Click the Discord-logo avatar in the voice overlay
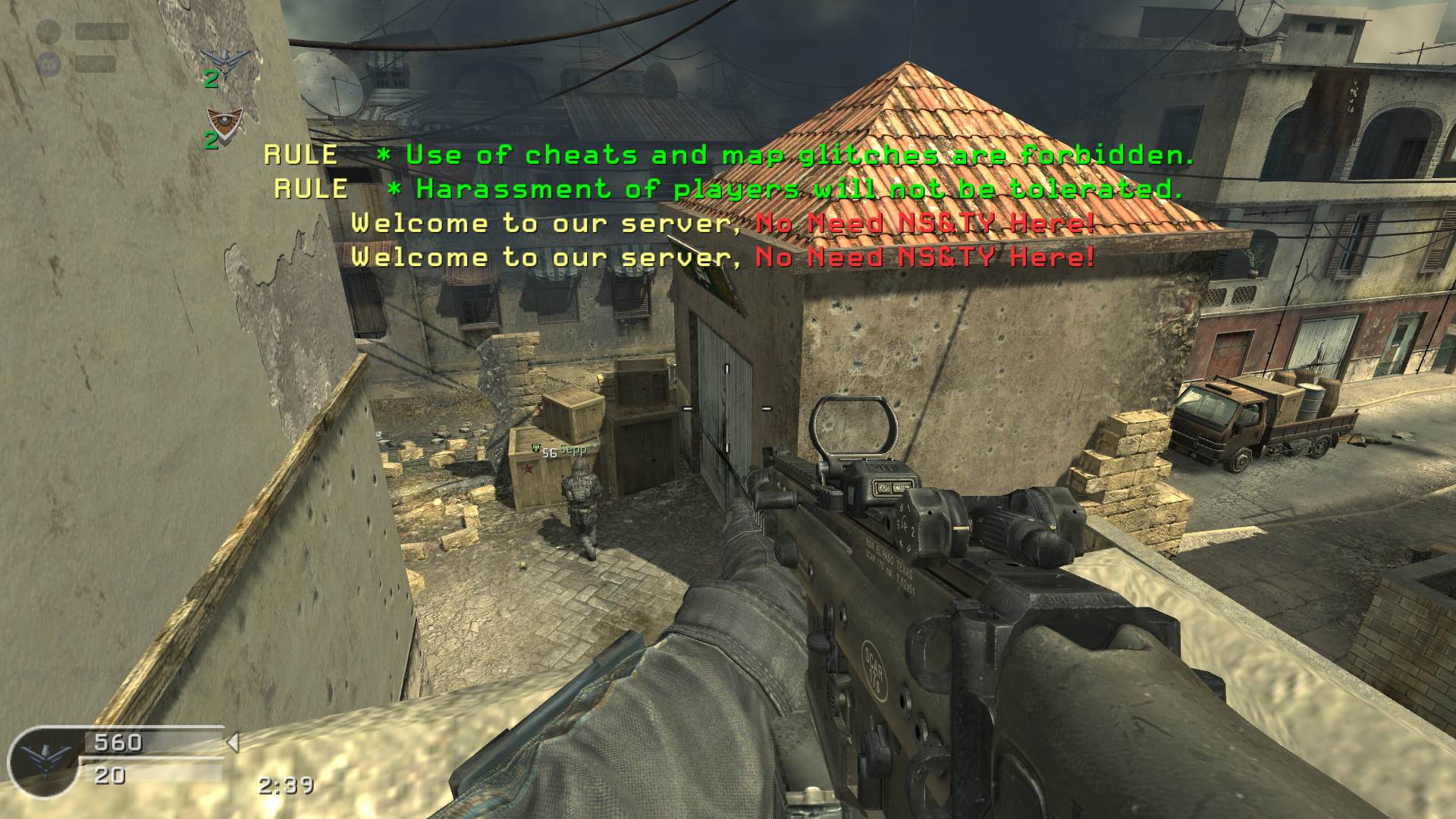Screen dimensions: 1456x819 click(49, 64)
